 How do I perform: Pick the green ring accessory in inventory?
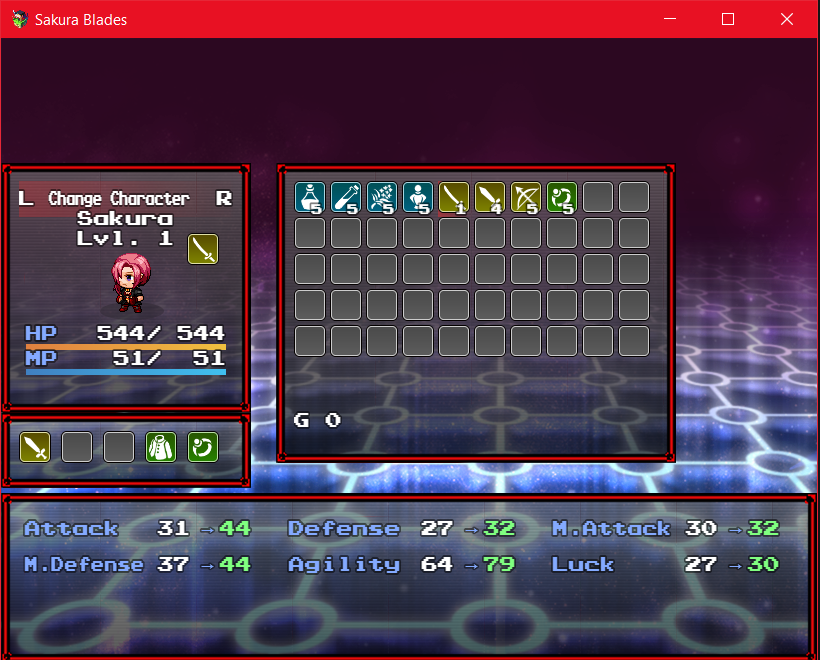point(562,197)
